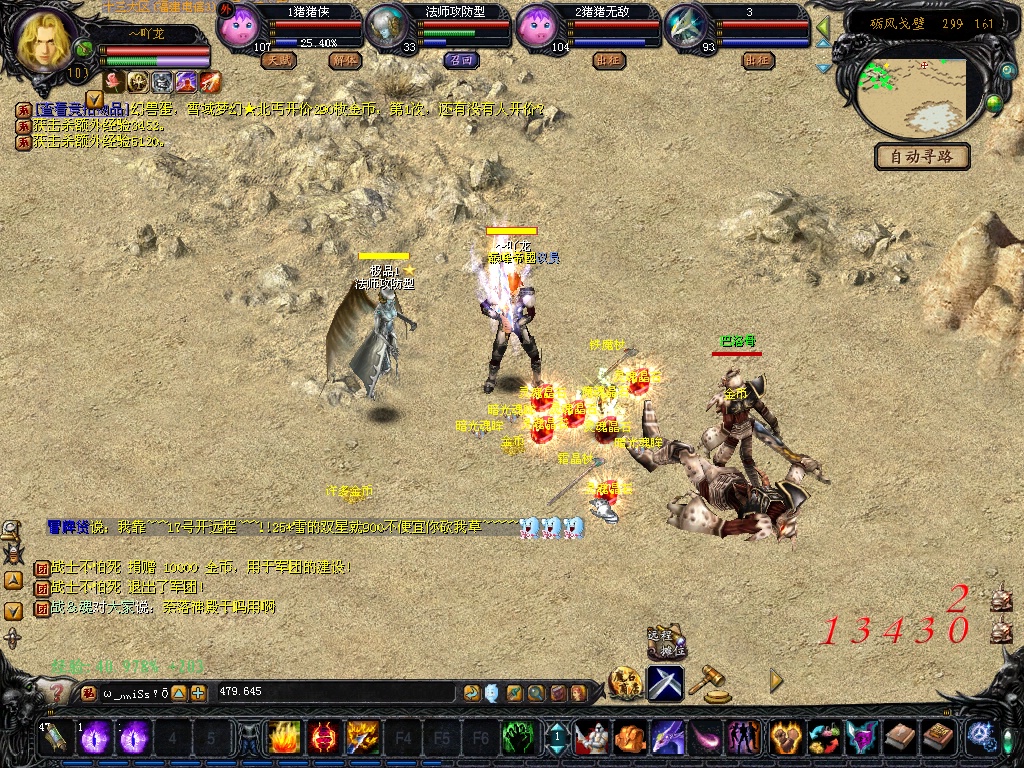Activate the green claw hand skill
The height and width of the screenshot is (768, 1024).
(517, 738)
